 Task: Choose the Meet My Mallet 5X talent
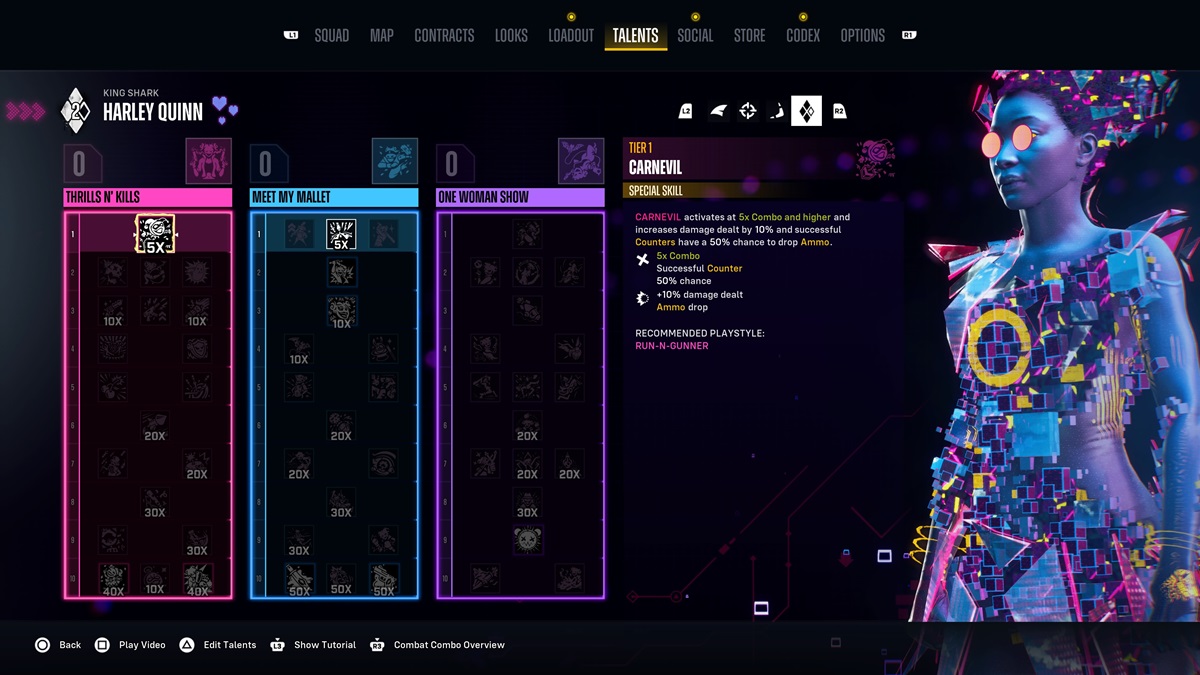click(x=341, y=234)
